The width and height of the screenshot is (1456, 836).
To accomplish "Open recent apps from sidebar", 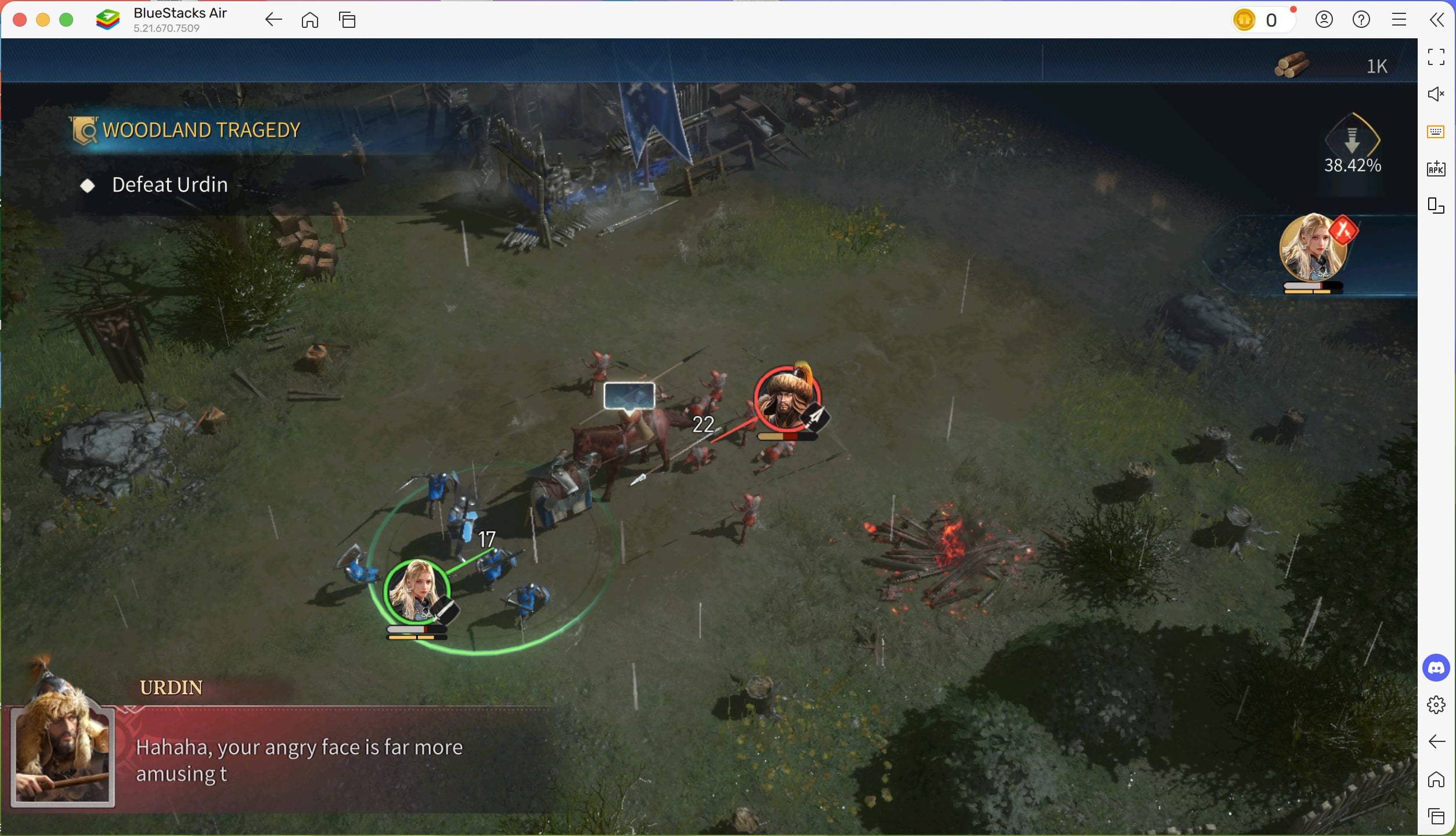I will point(1435,816).
